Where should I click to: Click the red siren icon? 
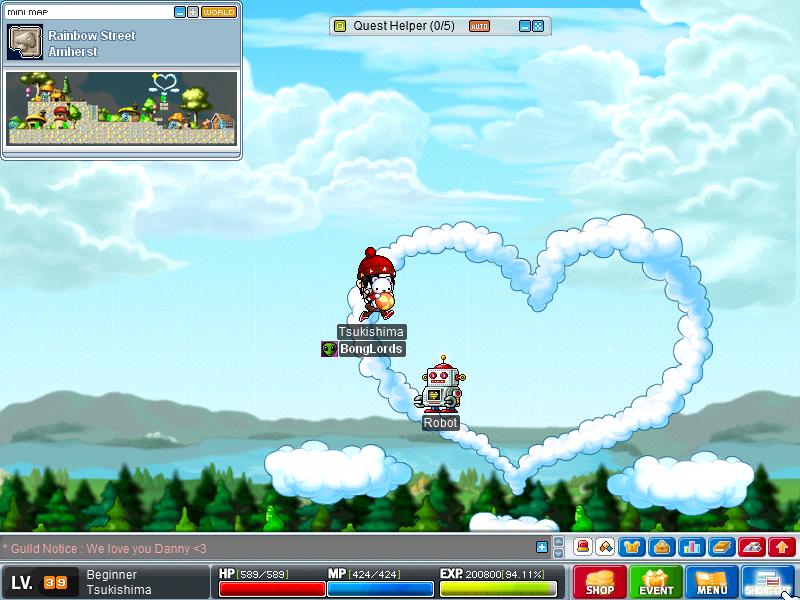582,547
